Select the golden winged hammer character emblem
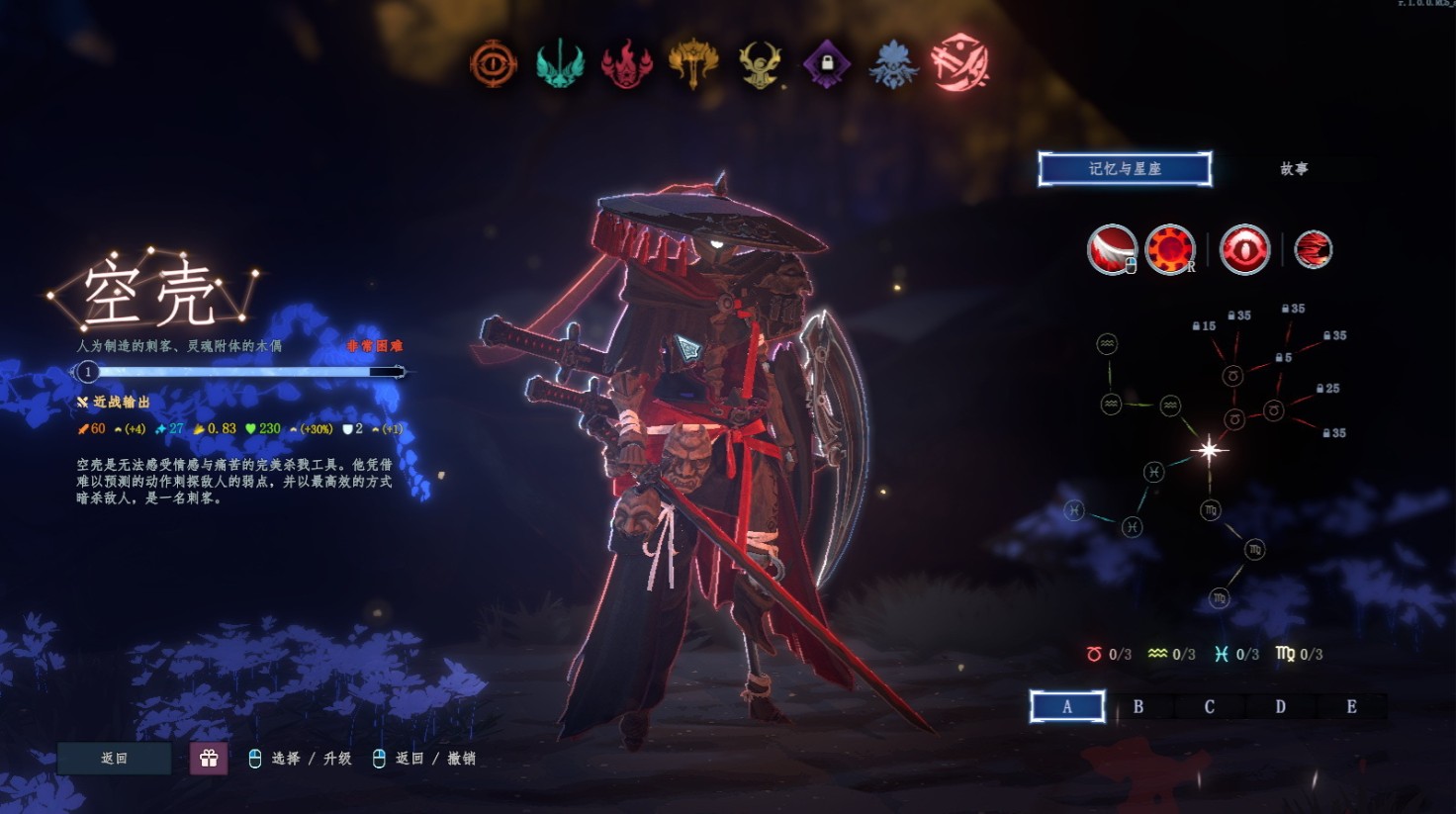 click(693, 64)
